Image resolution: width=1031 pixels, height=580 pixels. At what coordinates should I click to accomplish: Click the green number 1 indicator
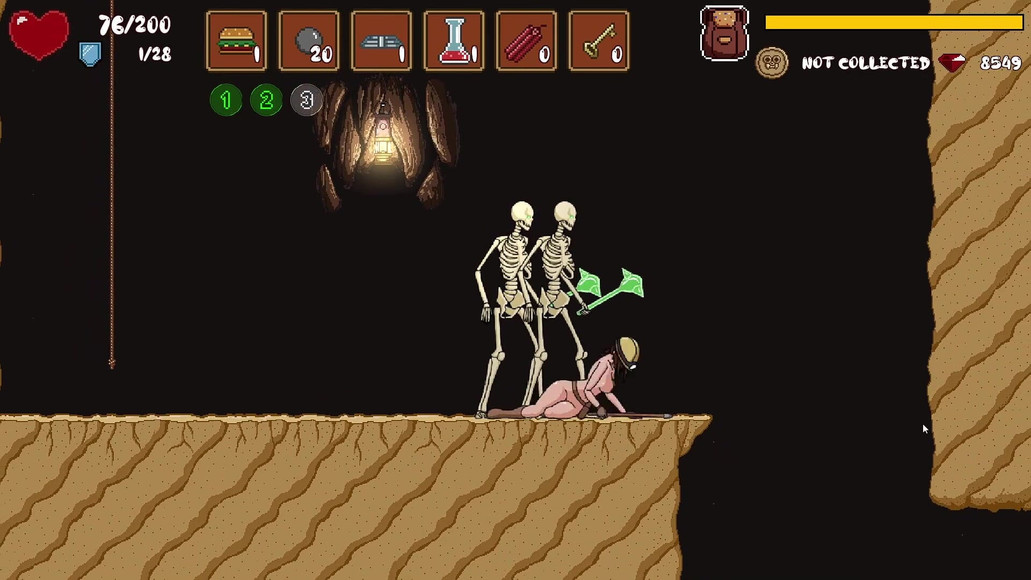pyautogui.click(x=226, y=100)
